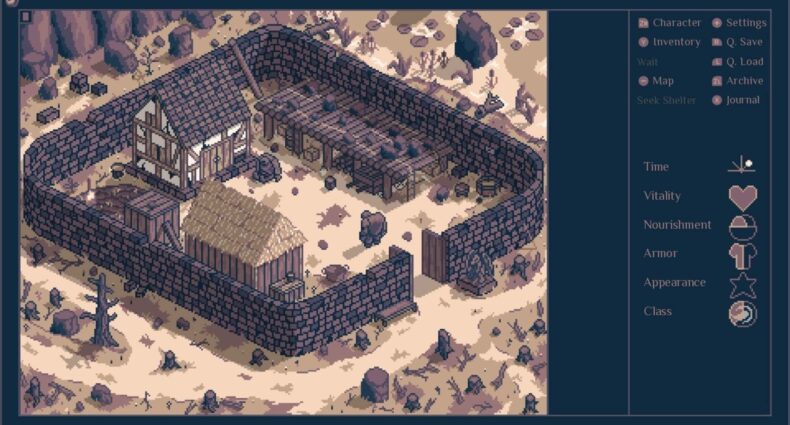This screenshot has width=790, height=425.
Task: Select the Nourishment bowl icon
Action: (x=742, y=226)
